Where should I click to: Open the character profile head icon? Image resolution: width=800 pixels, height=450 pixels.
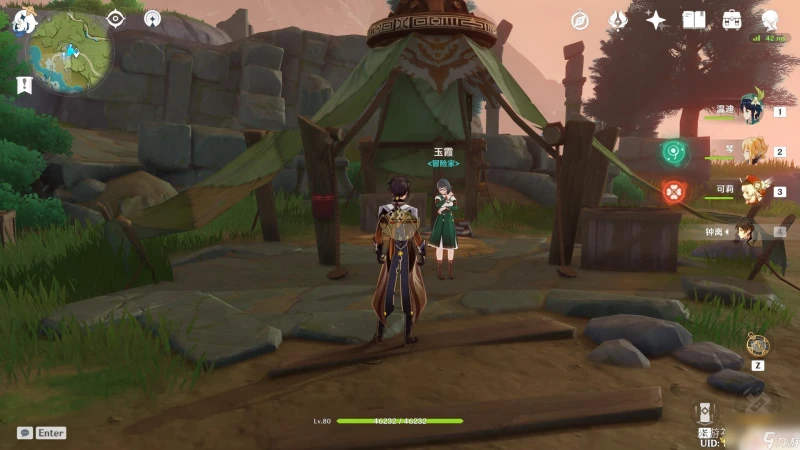click(x=770, y=20)
